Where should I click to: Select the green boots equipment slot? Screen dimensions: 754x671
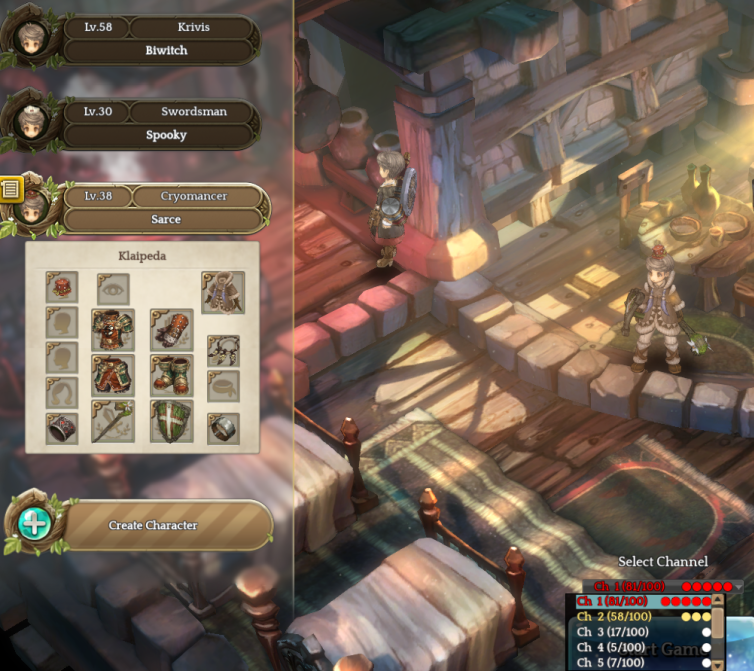(x=171, y=376)
